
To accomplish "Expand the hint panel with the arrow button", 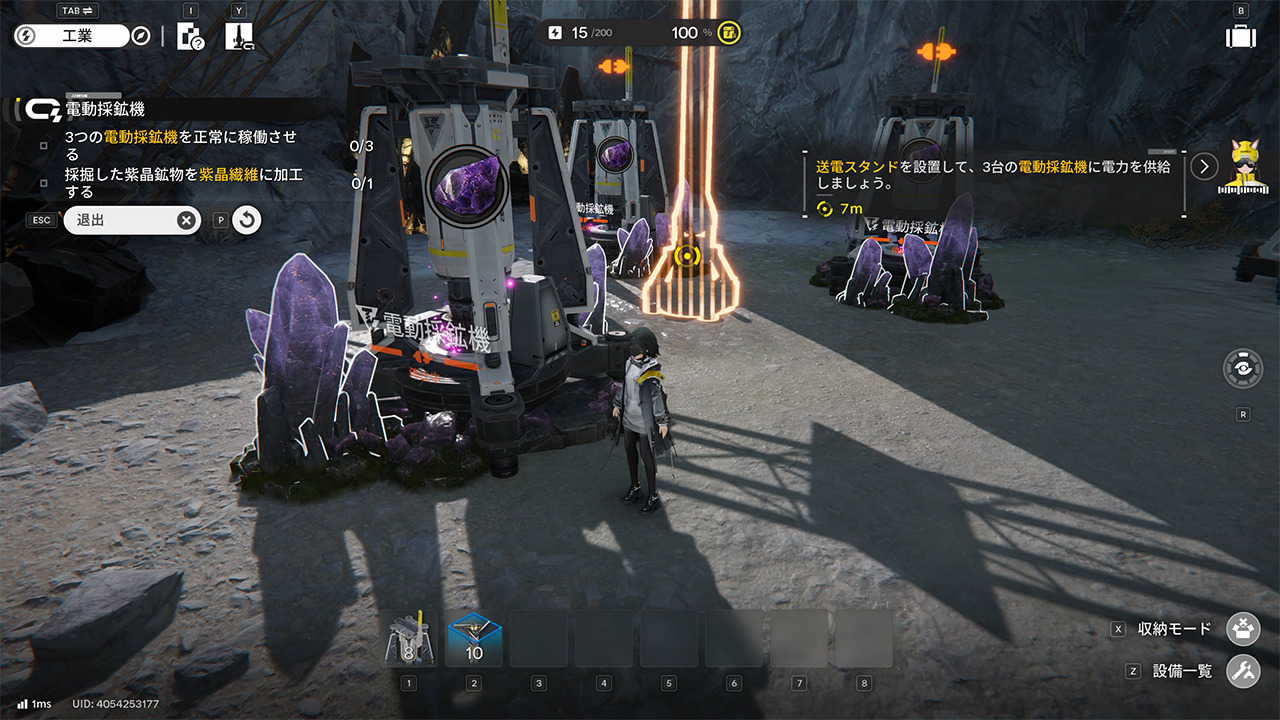I will (1205, 166).
